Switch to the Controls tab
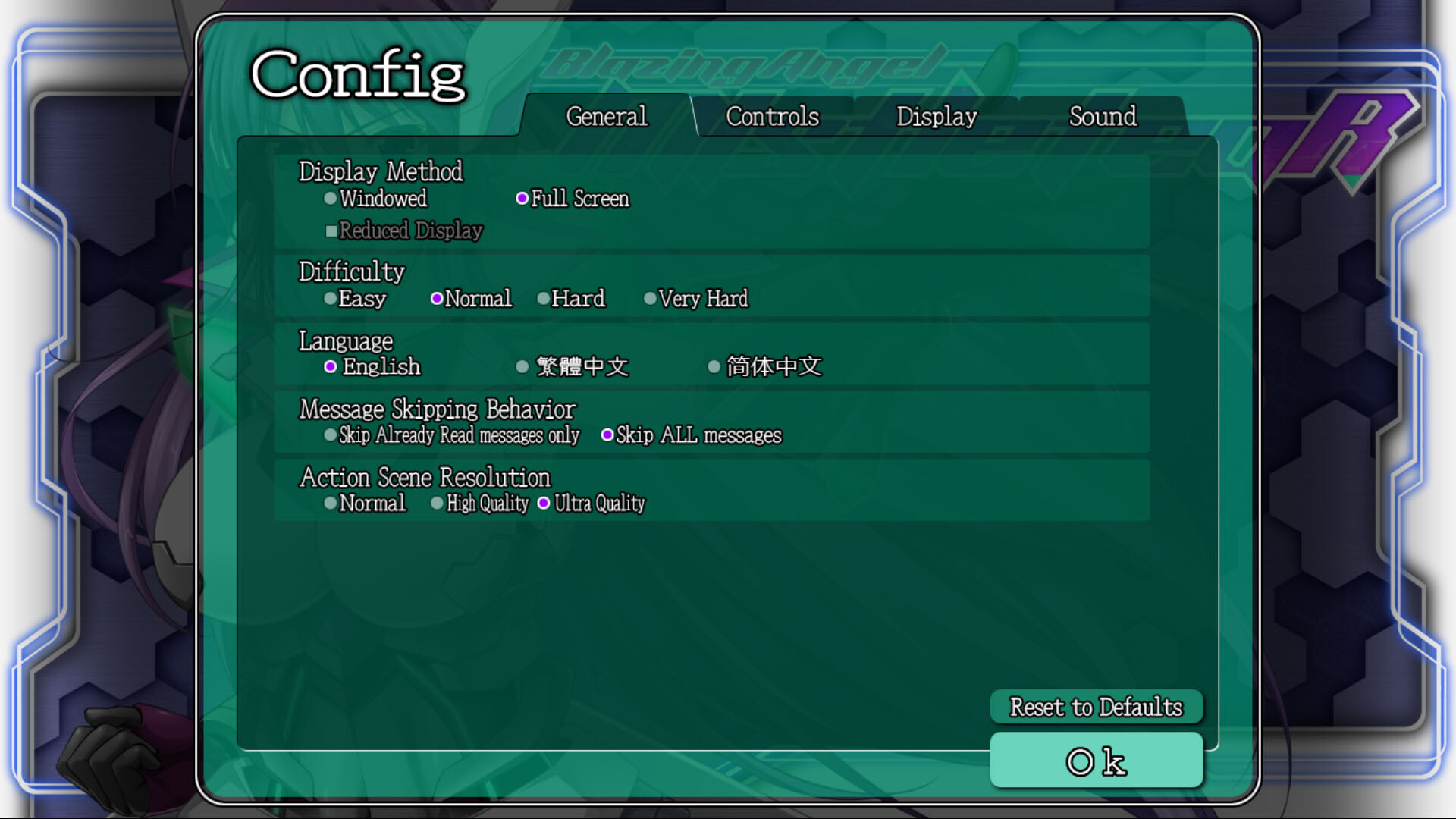Screen dimensions: 1456x819 click(x=772, y=117)
